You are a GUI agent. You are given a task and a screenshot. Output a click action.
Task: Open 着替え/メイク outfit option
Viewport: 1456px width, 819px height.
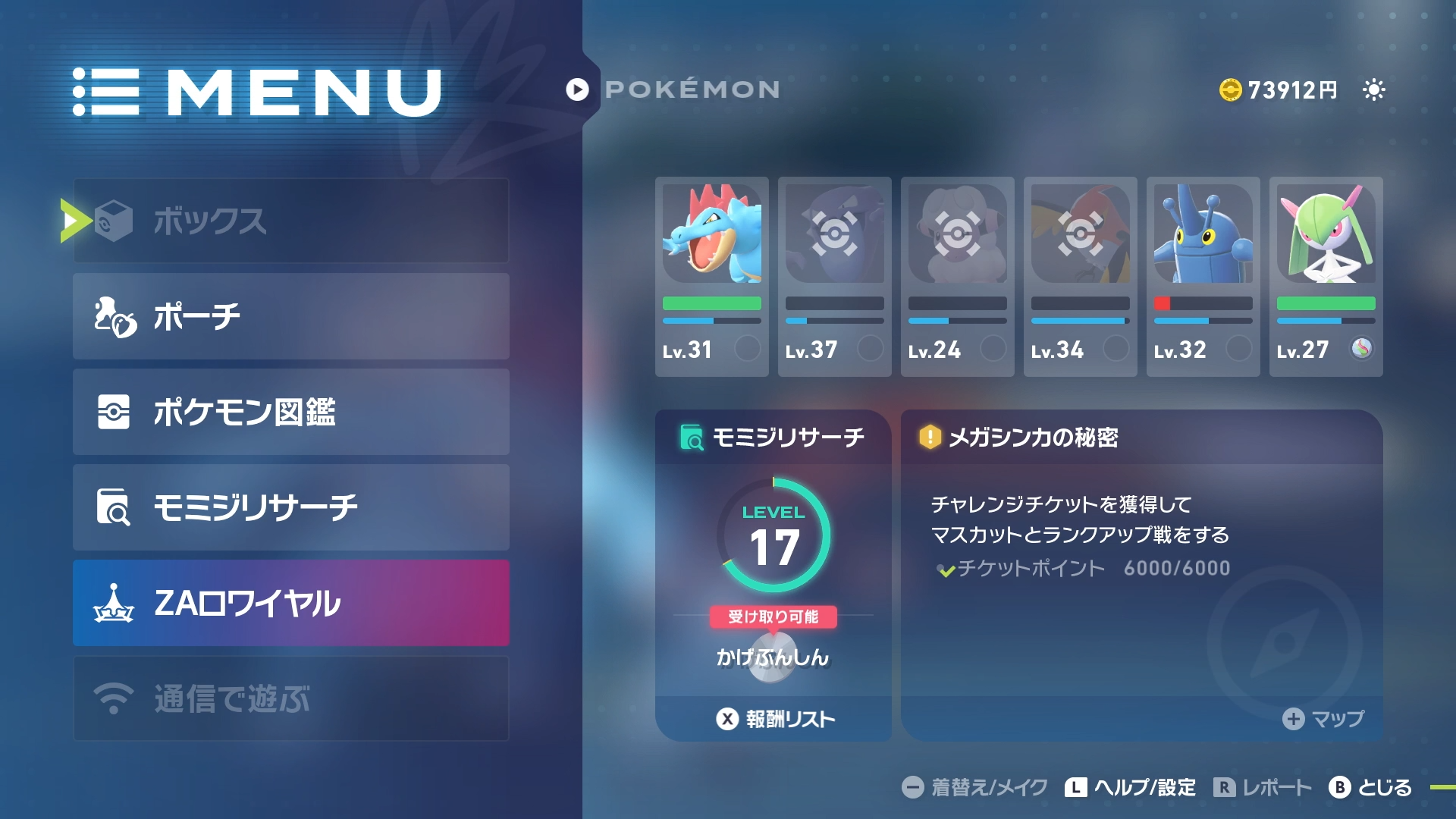point(974,787)
